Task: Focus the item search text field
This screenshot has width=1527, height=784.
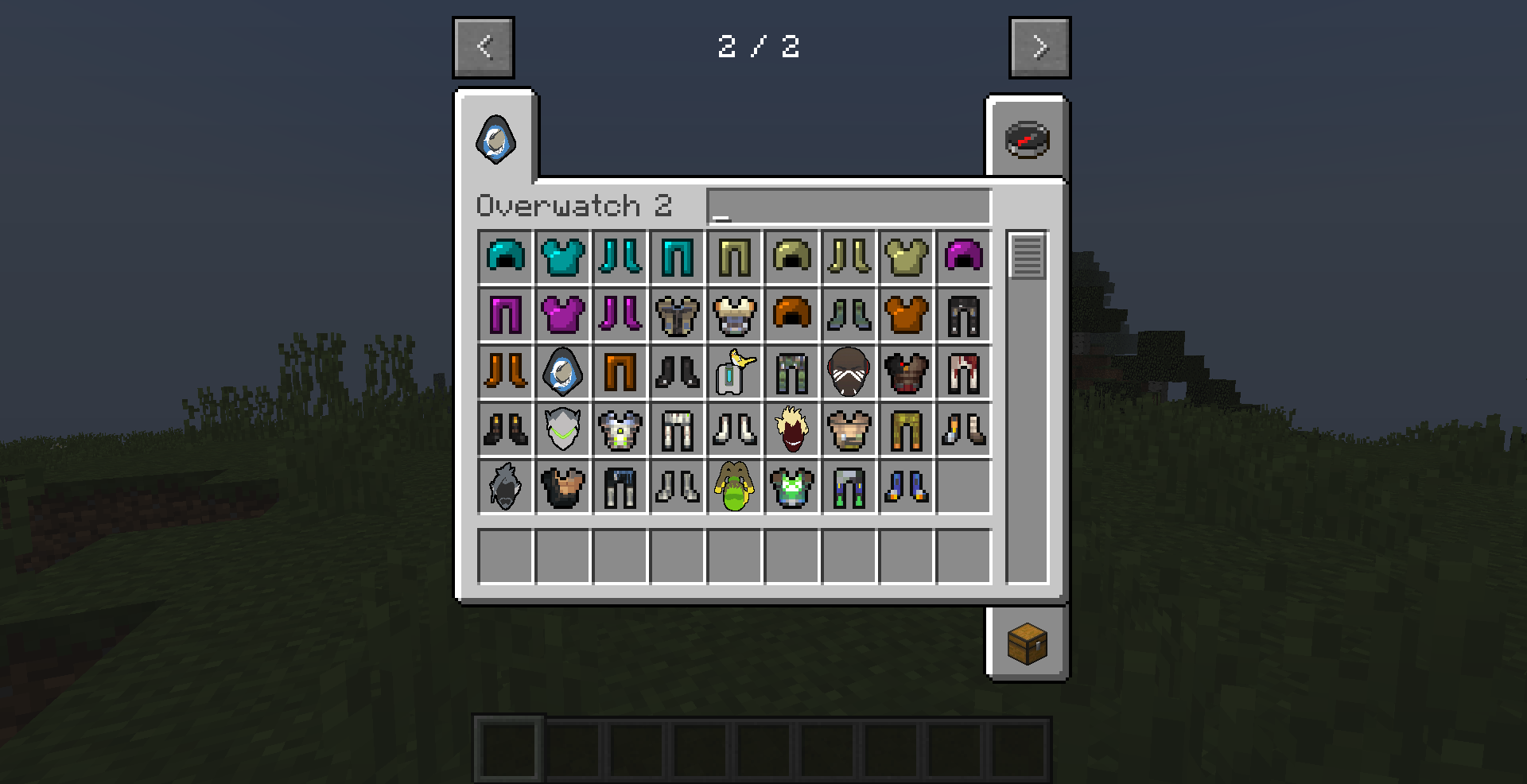Action: (x=847, y=206)
